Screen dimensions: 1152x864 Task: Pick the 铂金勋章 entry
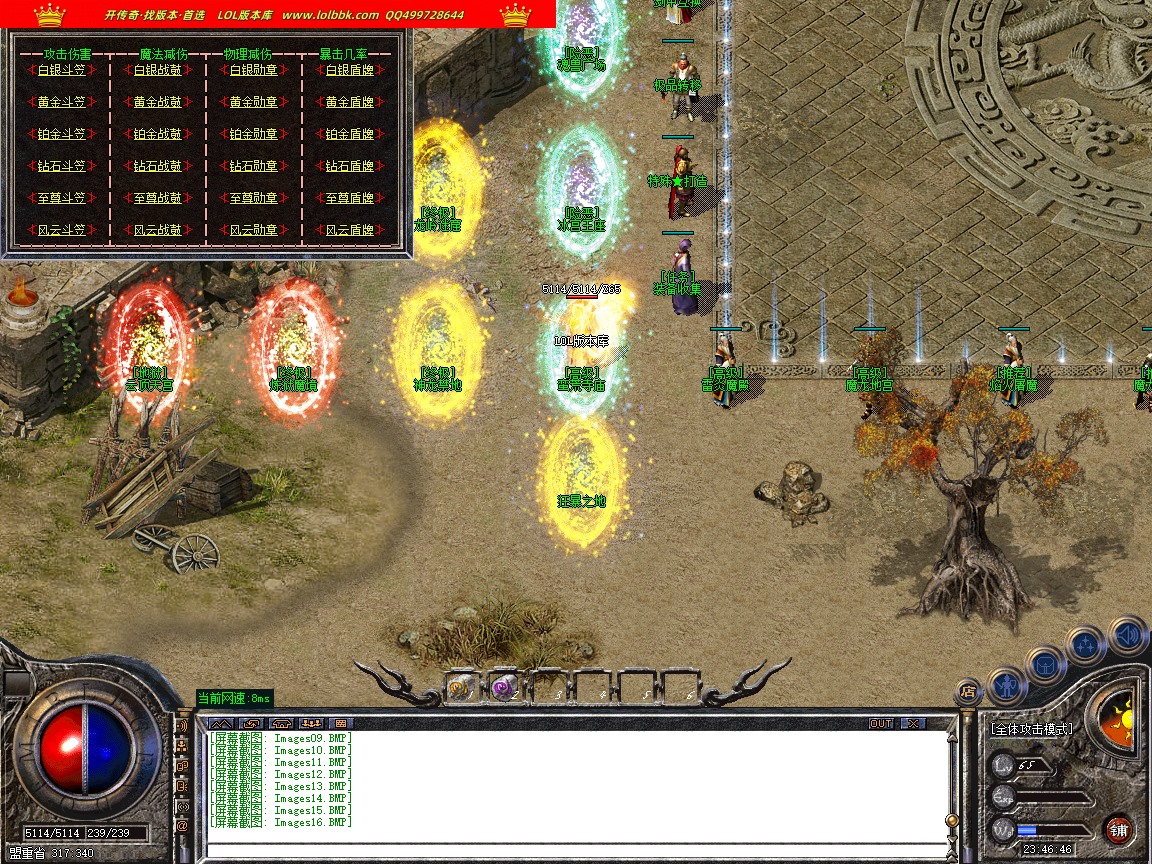coord(253,134)
